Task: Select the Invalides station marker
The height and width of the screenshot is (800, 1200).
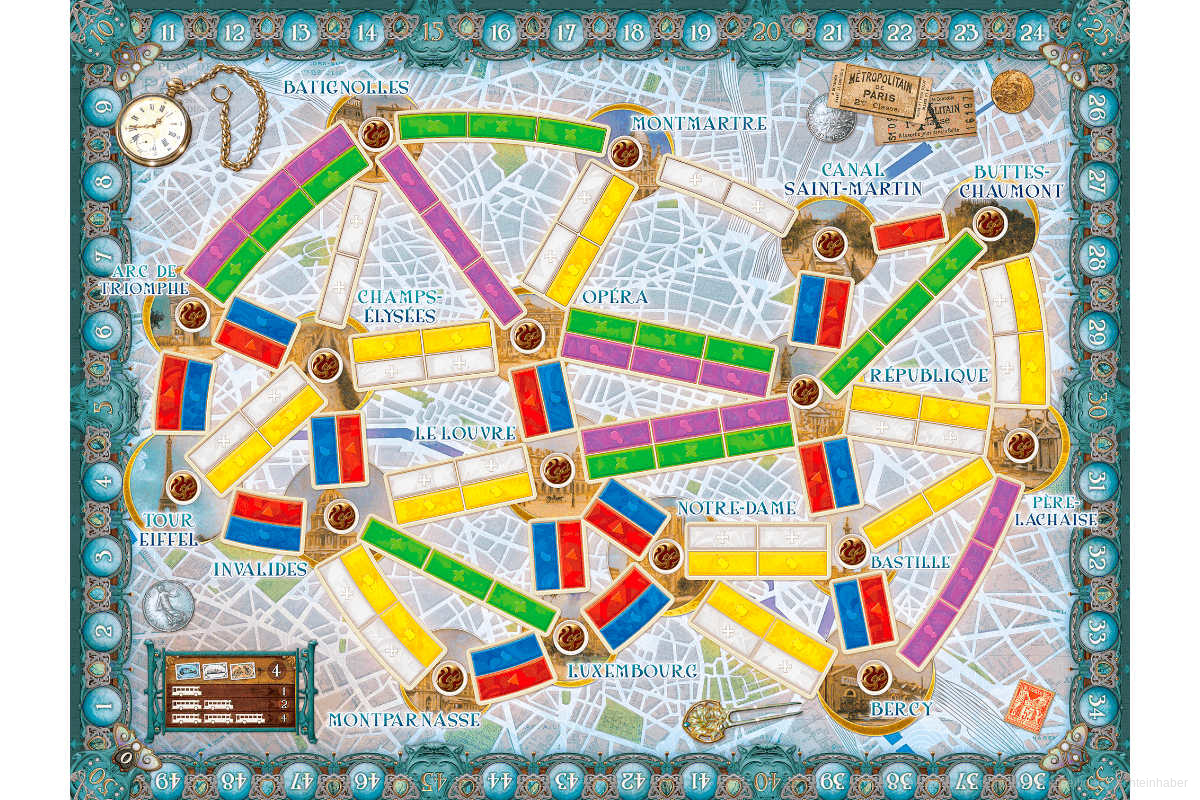Action: (342, 515)
